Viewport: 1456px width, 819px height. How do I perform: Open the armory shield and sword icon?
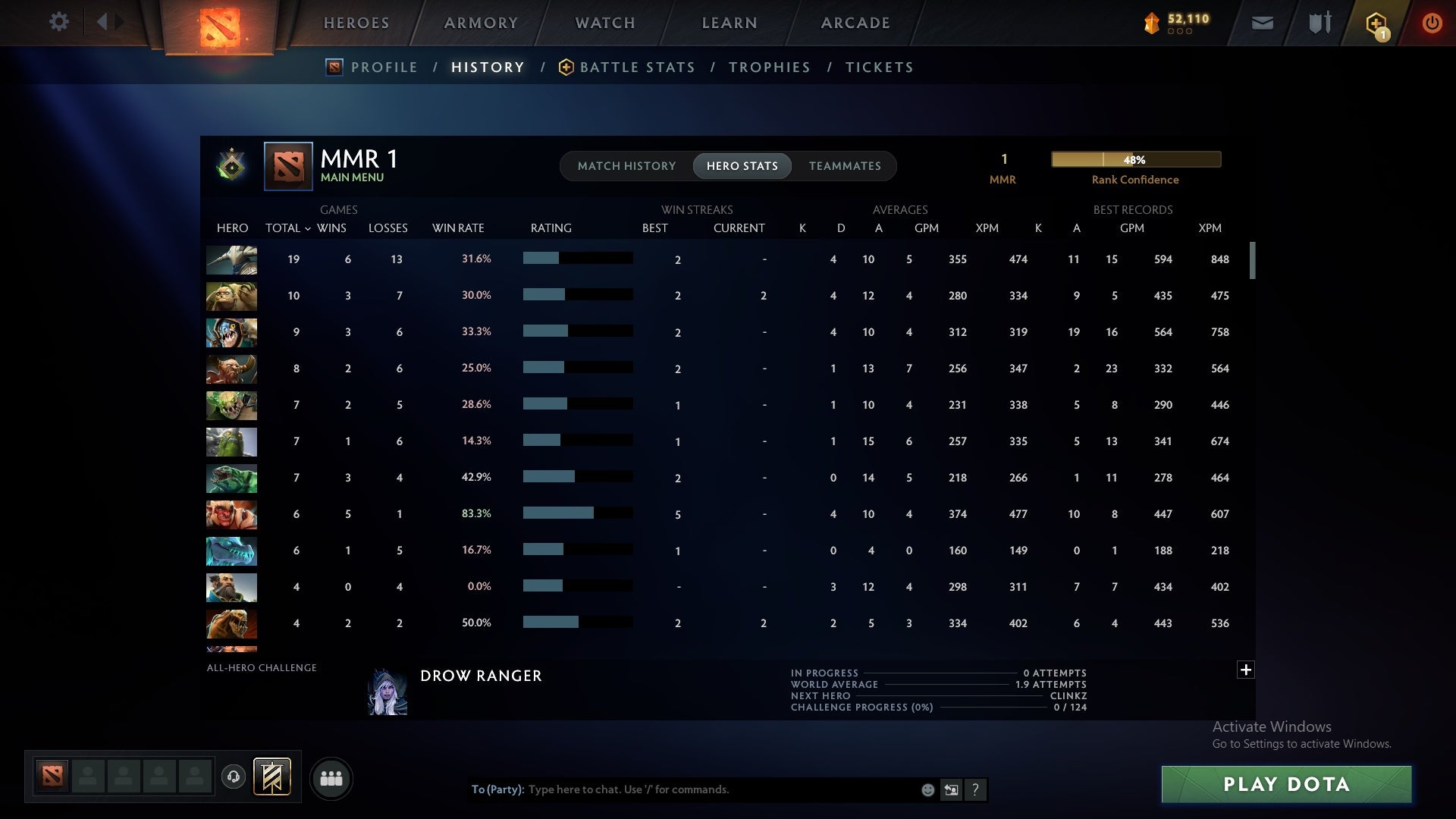point(1319,23)
